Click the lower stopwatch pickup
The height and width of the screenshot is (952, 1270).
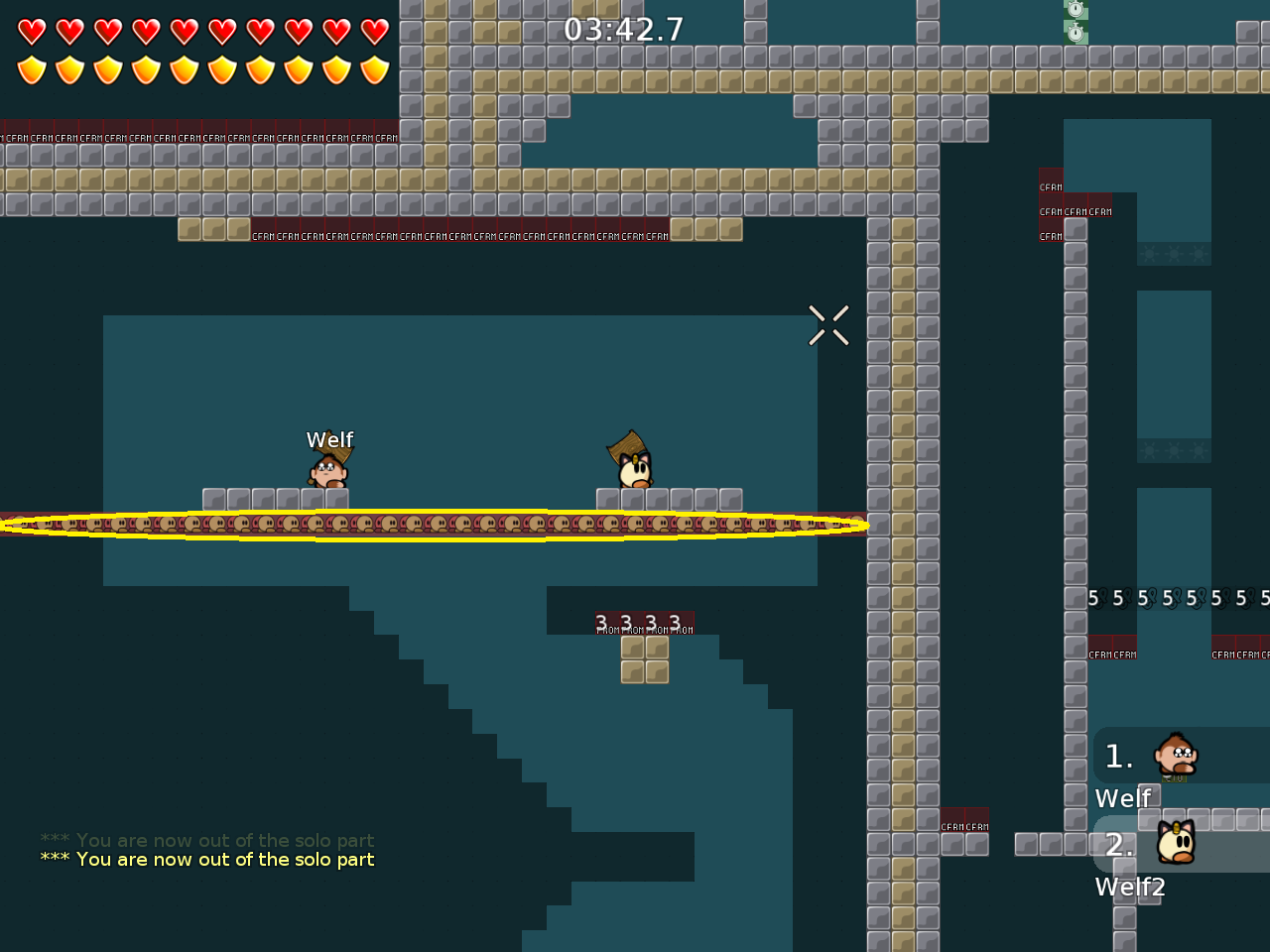click(x=1076, y=33)
